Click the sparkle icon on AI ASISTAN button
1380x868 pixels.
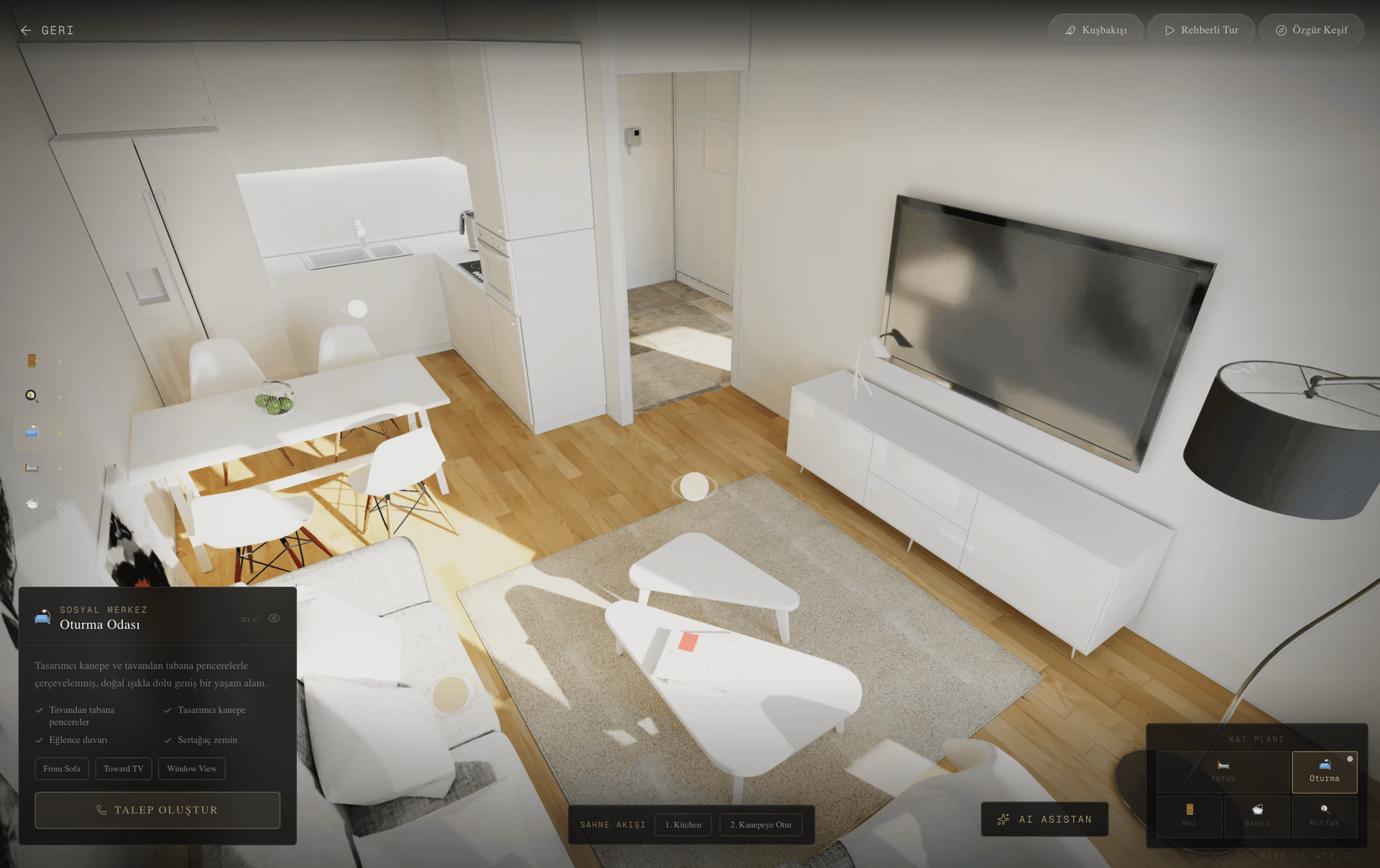1003,819
